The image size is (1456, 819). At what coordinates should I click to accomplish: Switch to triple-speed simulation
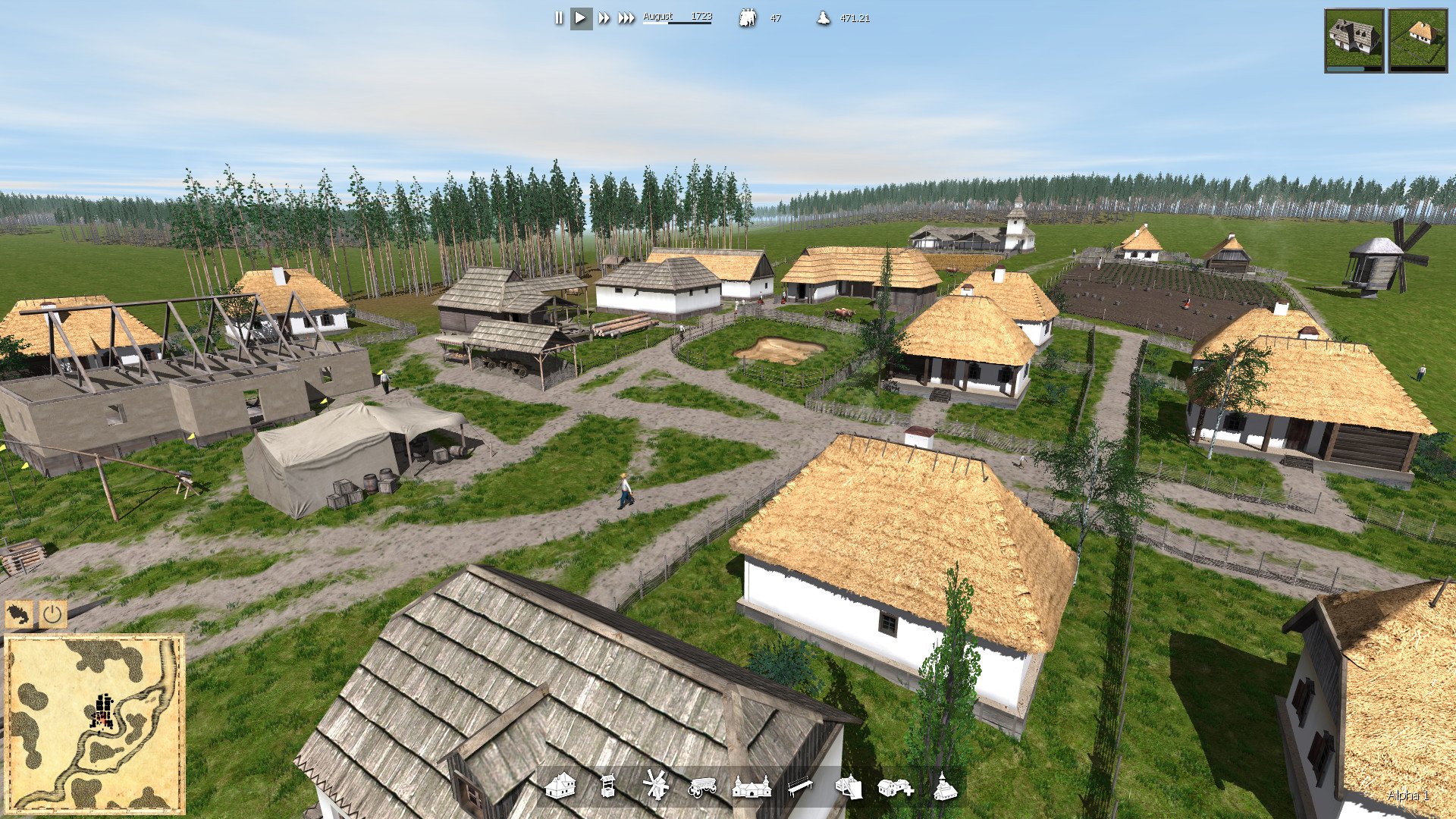[627, 17]
